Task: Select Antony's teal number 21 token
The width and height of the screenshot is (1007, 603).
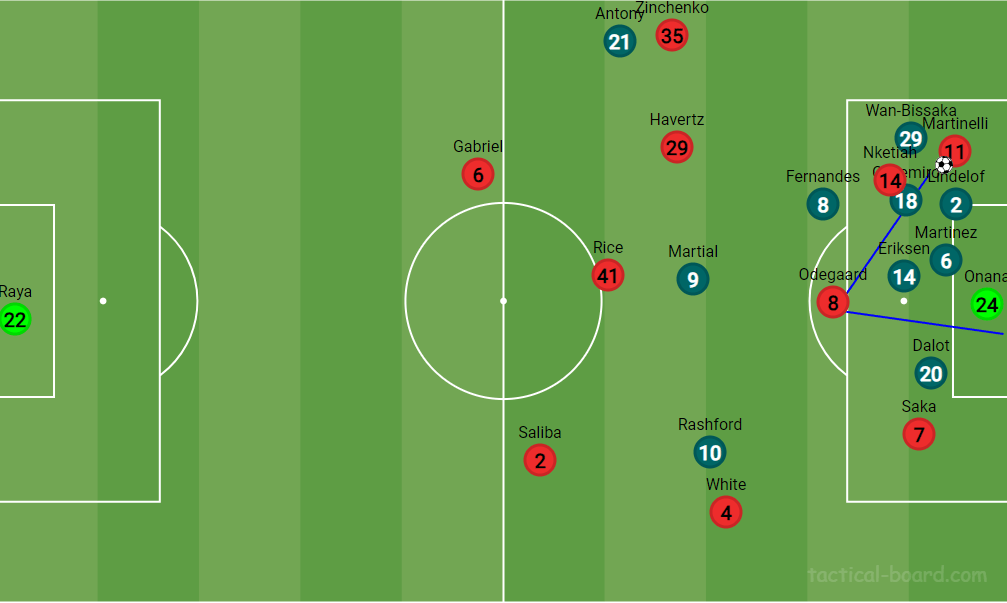Action: (620, 41)
